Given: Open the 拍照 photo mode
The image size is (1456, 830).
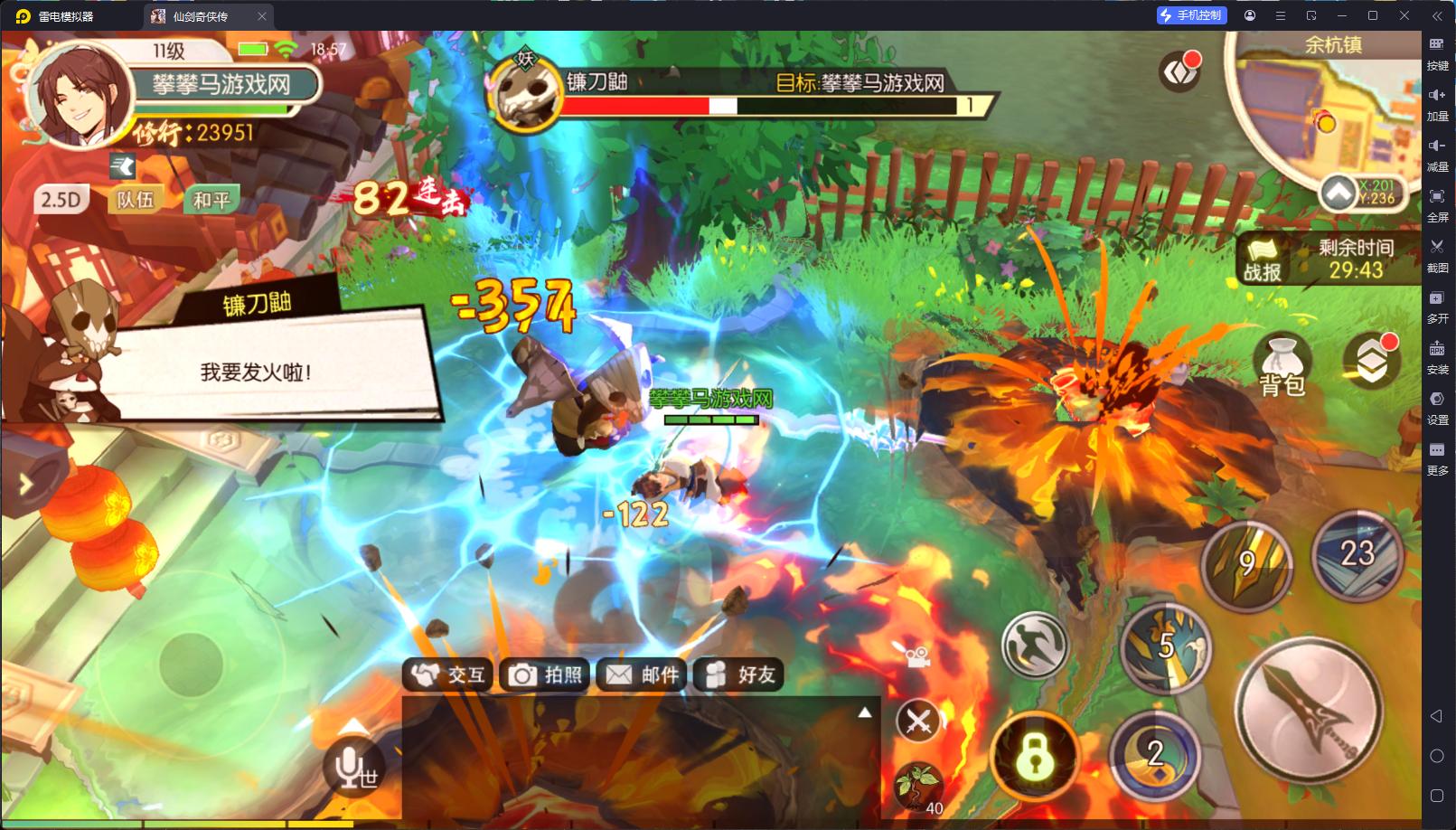Looking at the screenshot, I should [546, 674].
